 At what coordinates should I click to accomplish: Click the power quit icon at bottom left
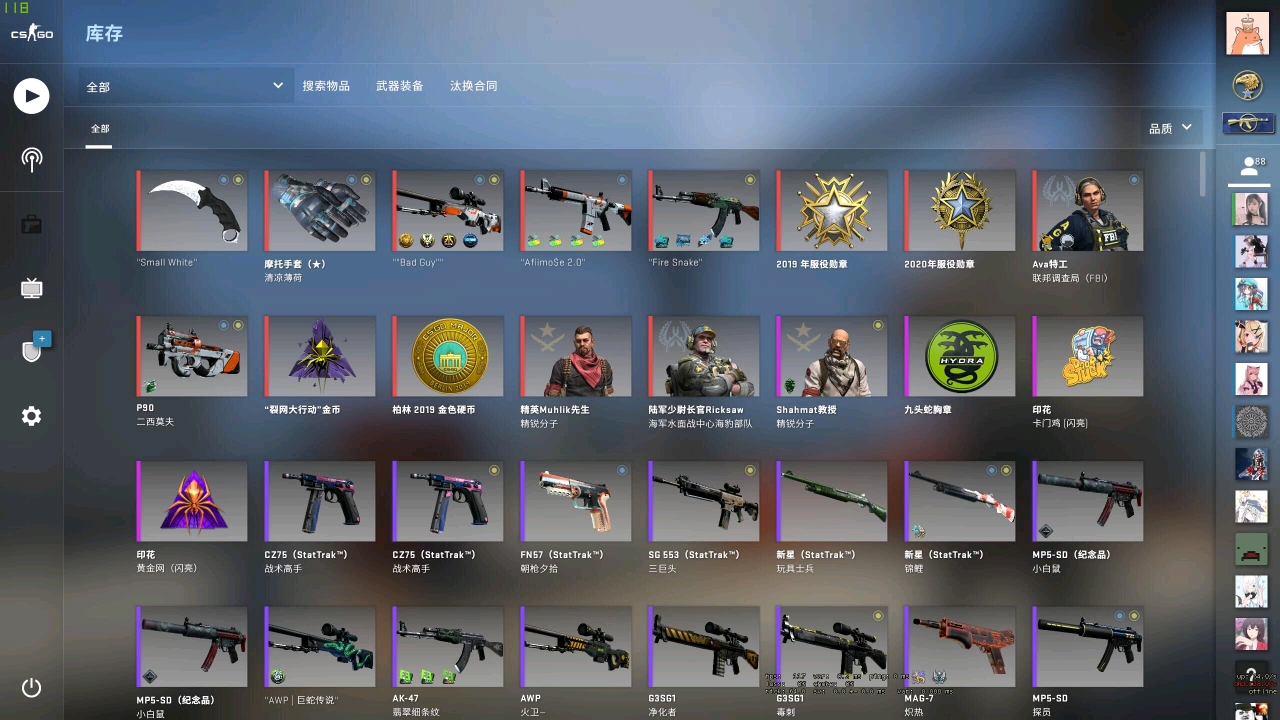pyautogui.click(x=31, y=688)
